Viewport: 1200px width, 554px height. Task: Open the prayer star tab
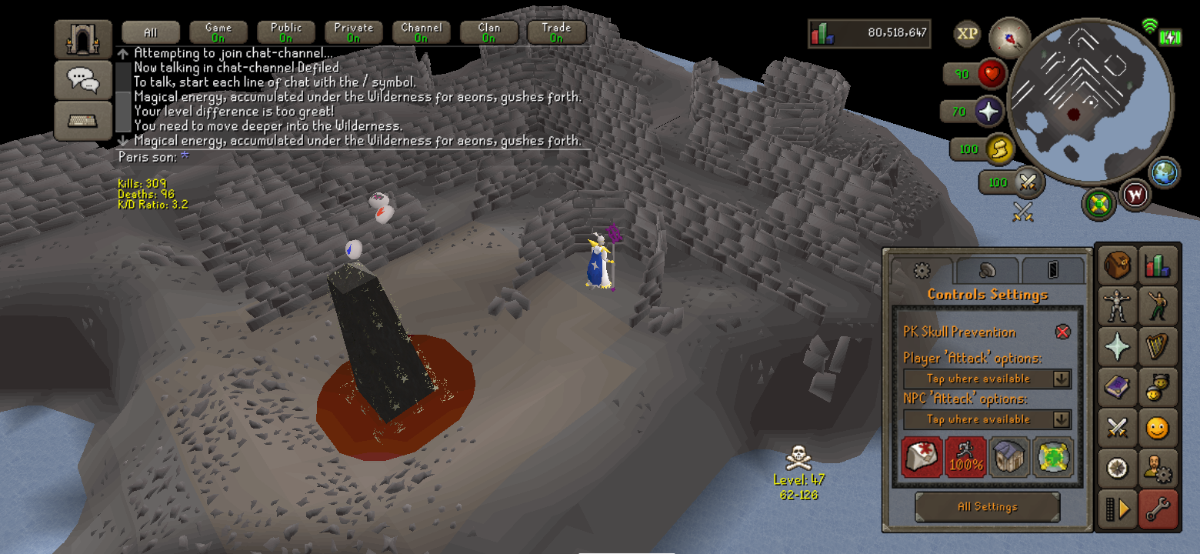[1117, 346]
